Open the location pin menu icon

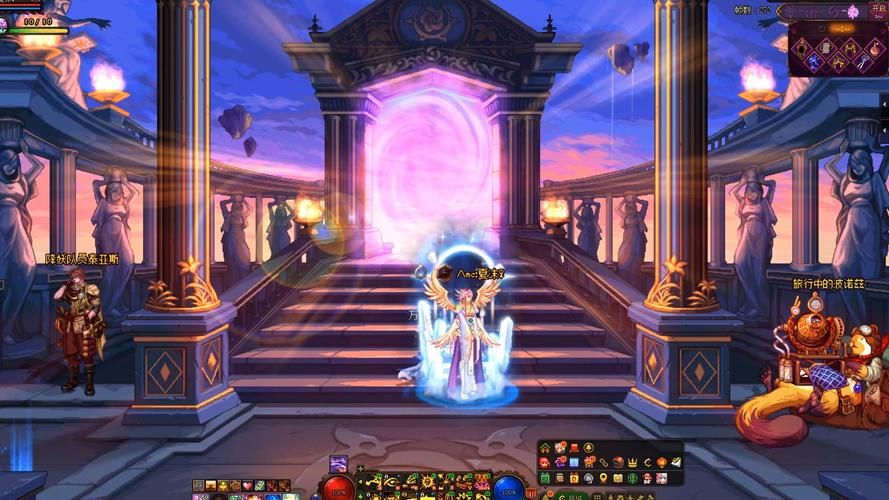603,478
